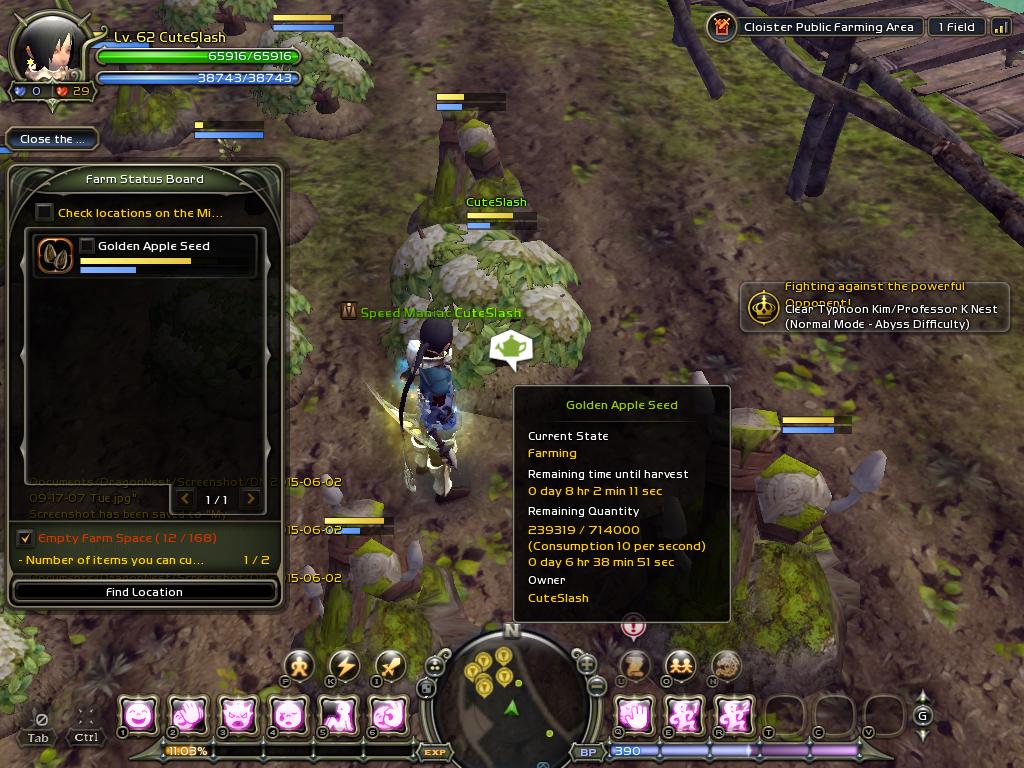This screenshot has height=768, width=1024.
Task: Open the Cloister Public Farming Area icon
Action: (x=720, y=27)
